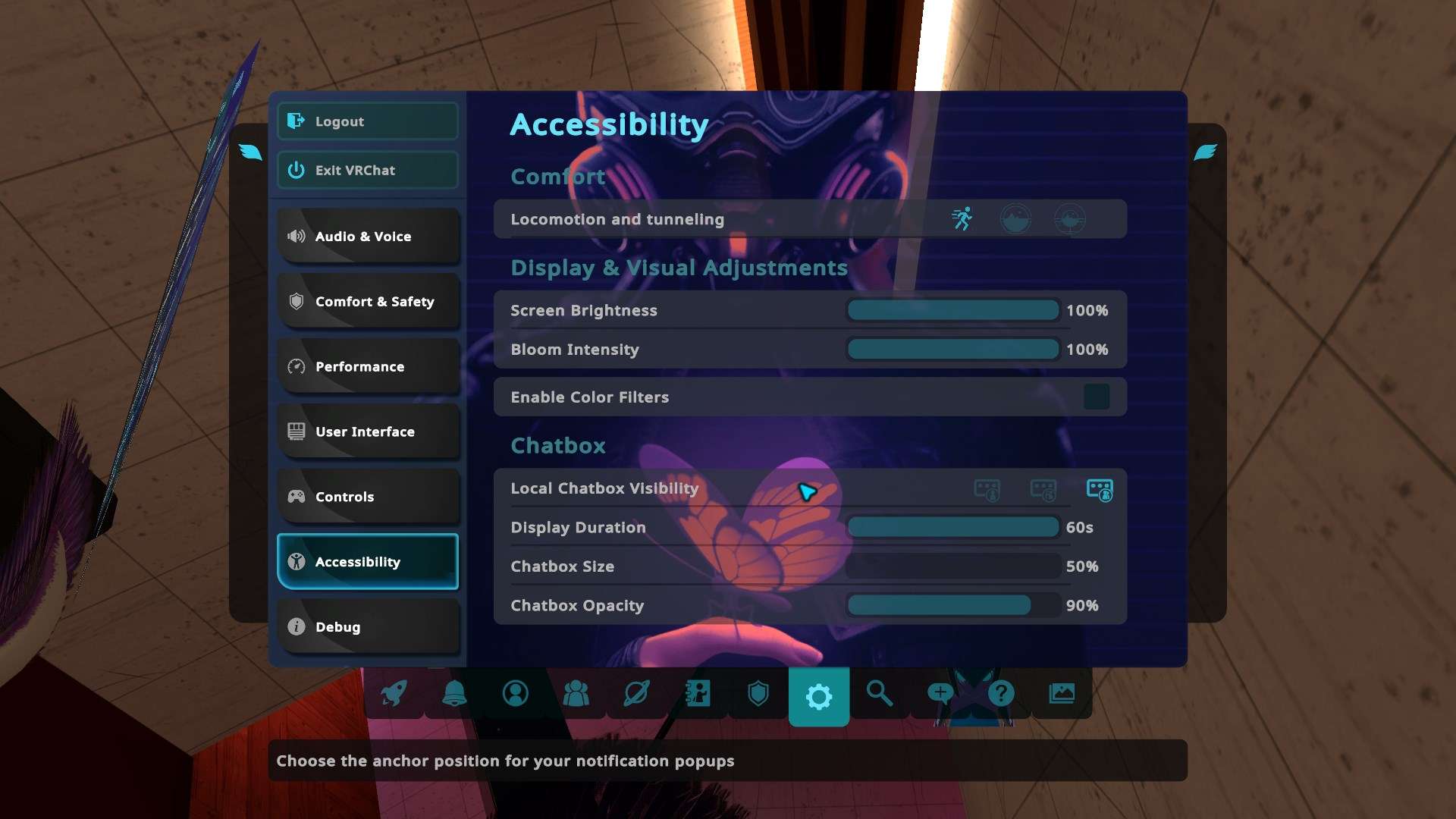Click the Logout button
This screenshot has height=819, width=1456.
368,121
